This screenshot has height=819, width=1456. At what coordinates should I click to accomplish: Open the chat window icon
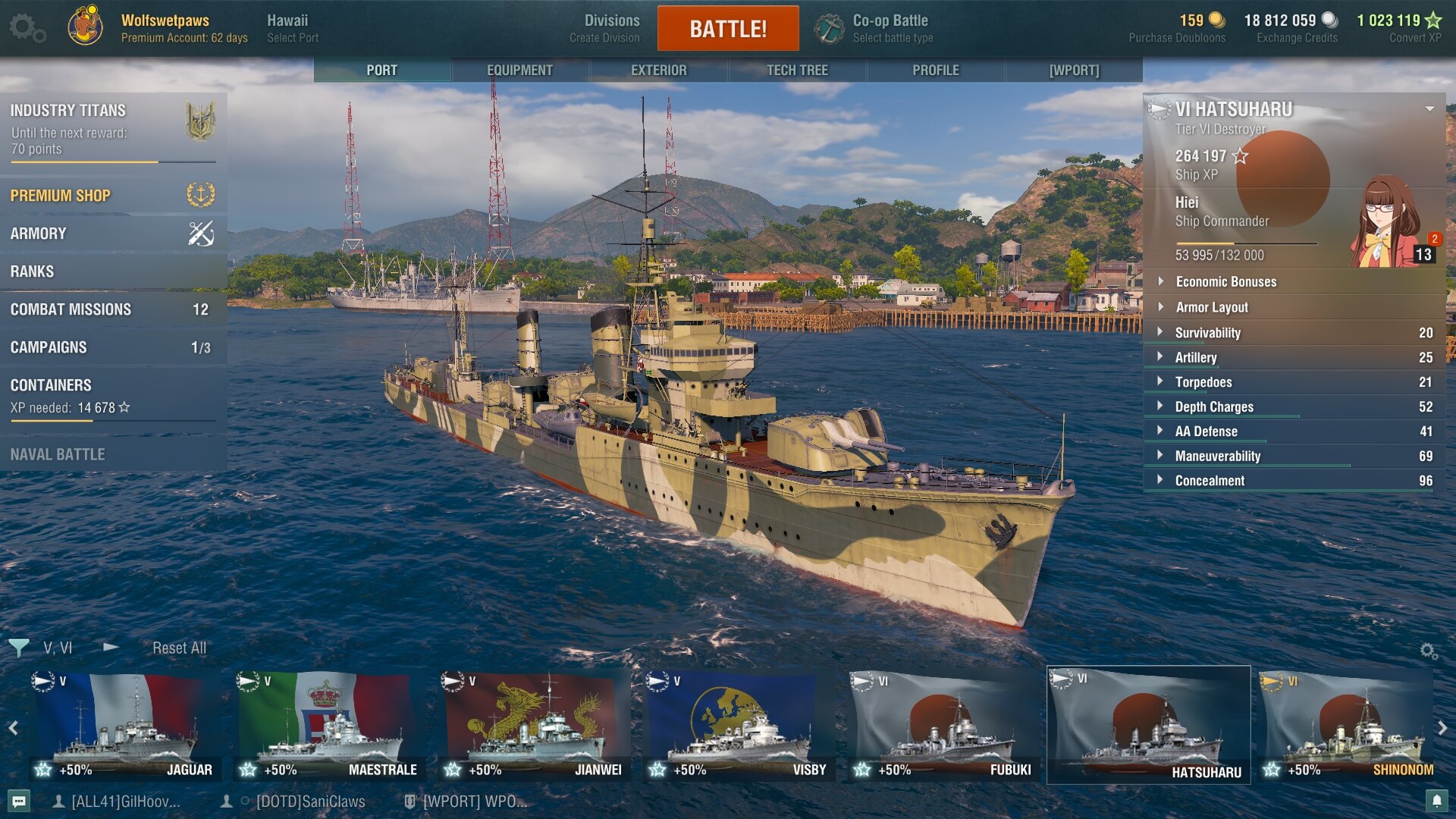click(20, 801)
